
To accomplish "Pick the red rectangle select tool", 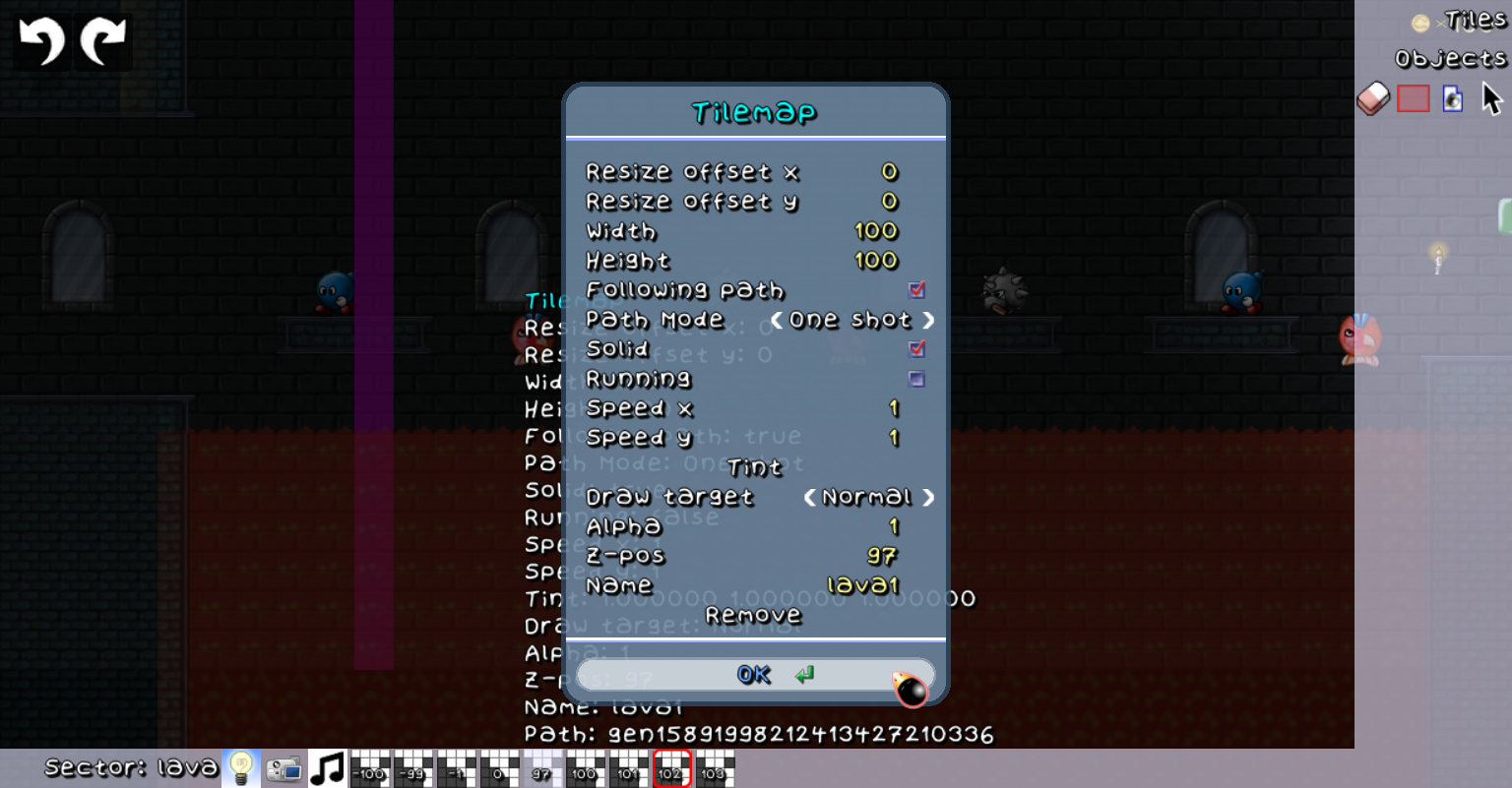I will (1413, 98).
